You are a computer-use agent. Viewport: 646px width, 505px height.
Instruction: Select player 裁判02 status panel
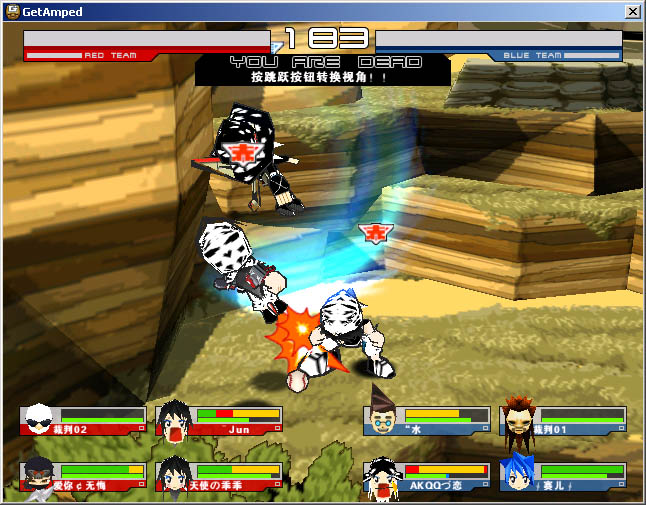coord(83,420)
